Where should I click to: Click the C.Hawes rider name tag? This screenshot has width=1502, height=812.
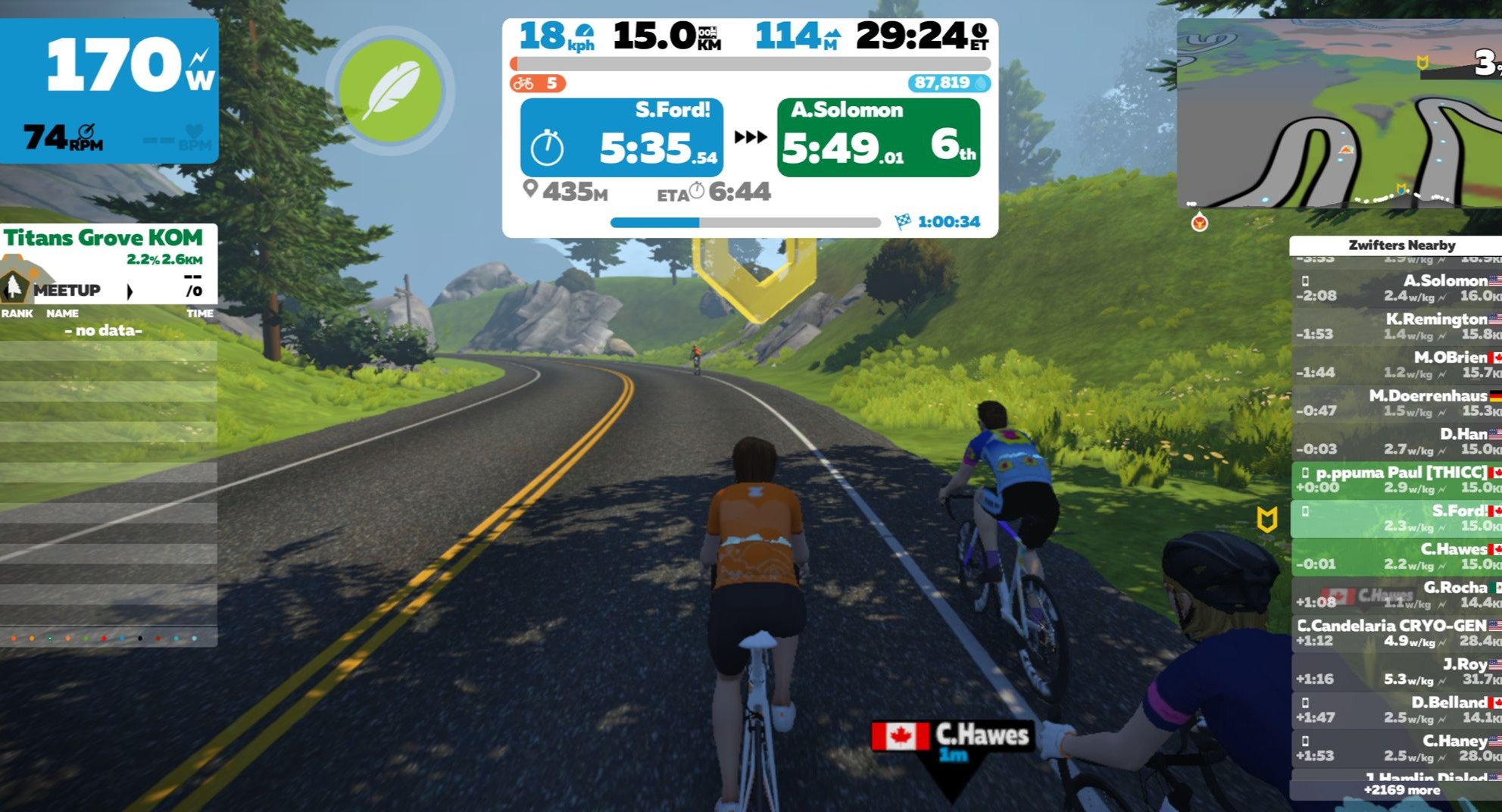click(953, 736)
